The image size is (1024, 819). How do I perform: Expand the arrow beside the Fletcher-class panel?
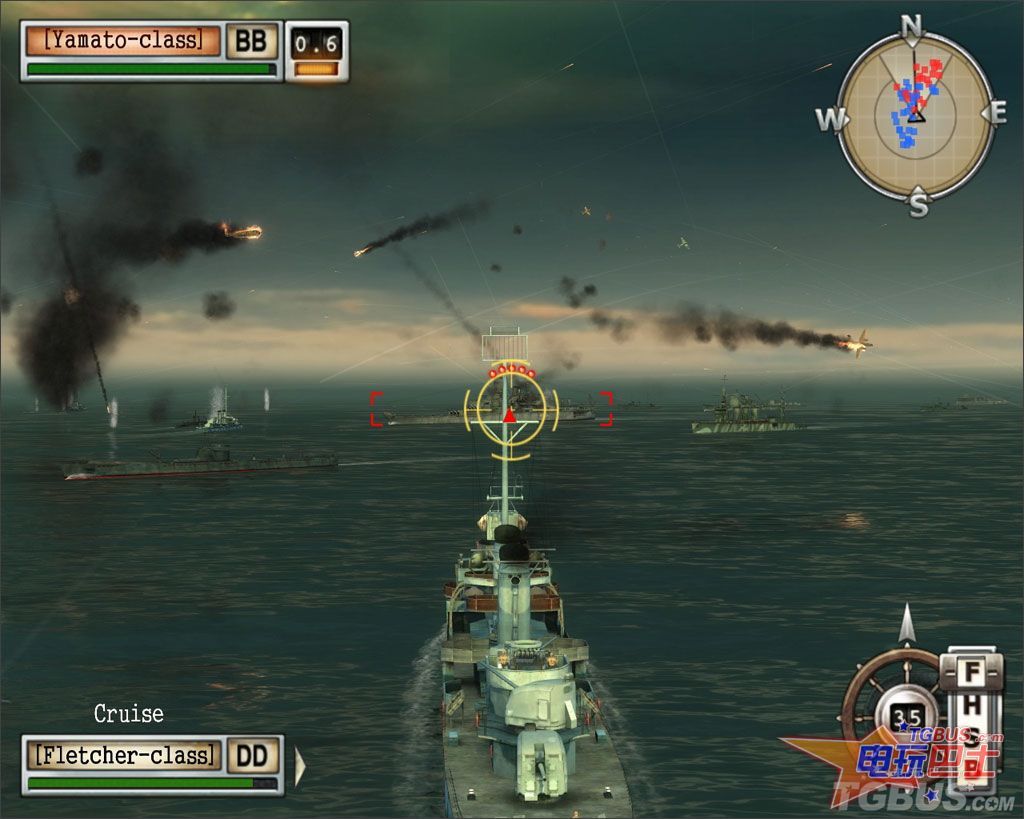[300, 765]
